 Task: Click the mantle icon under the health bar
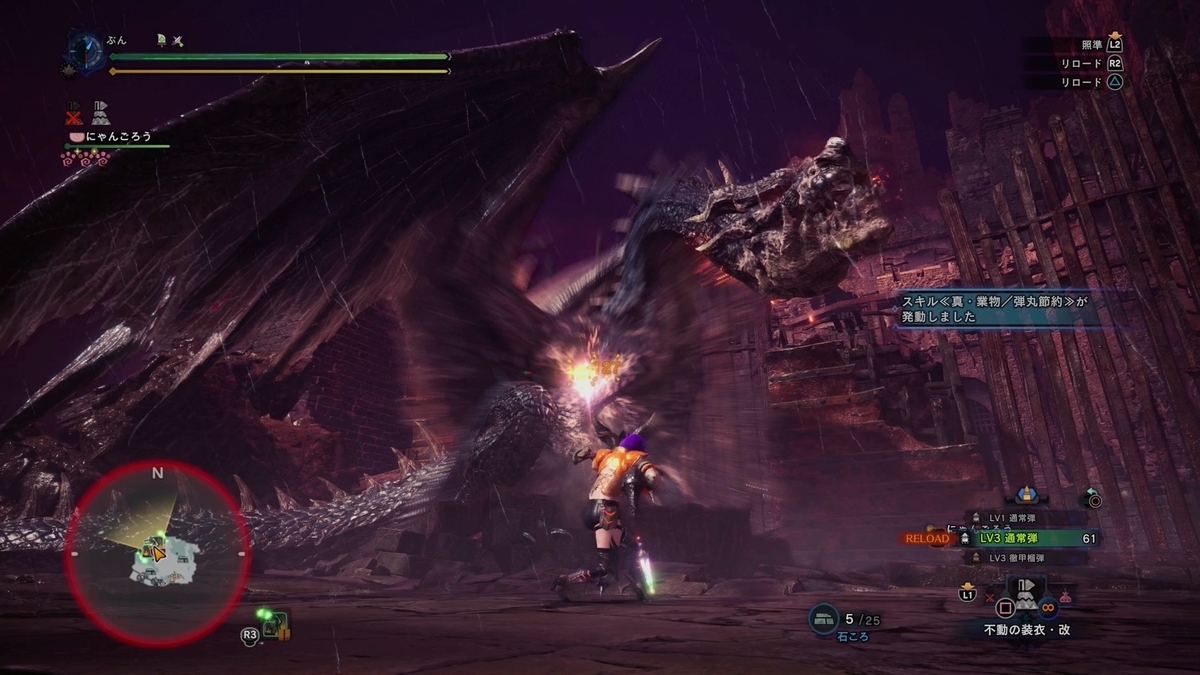[101, 111]
